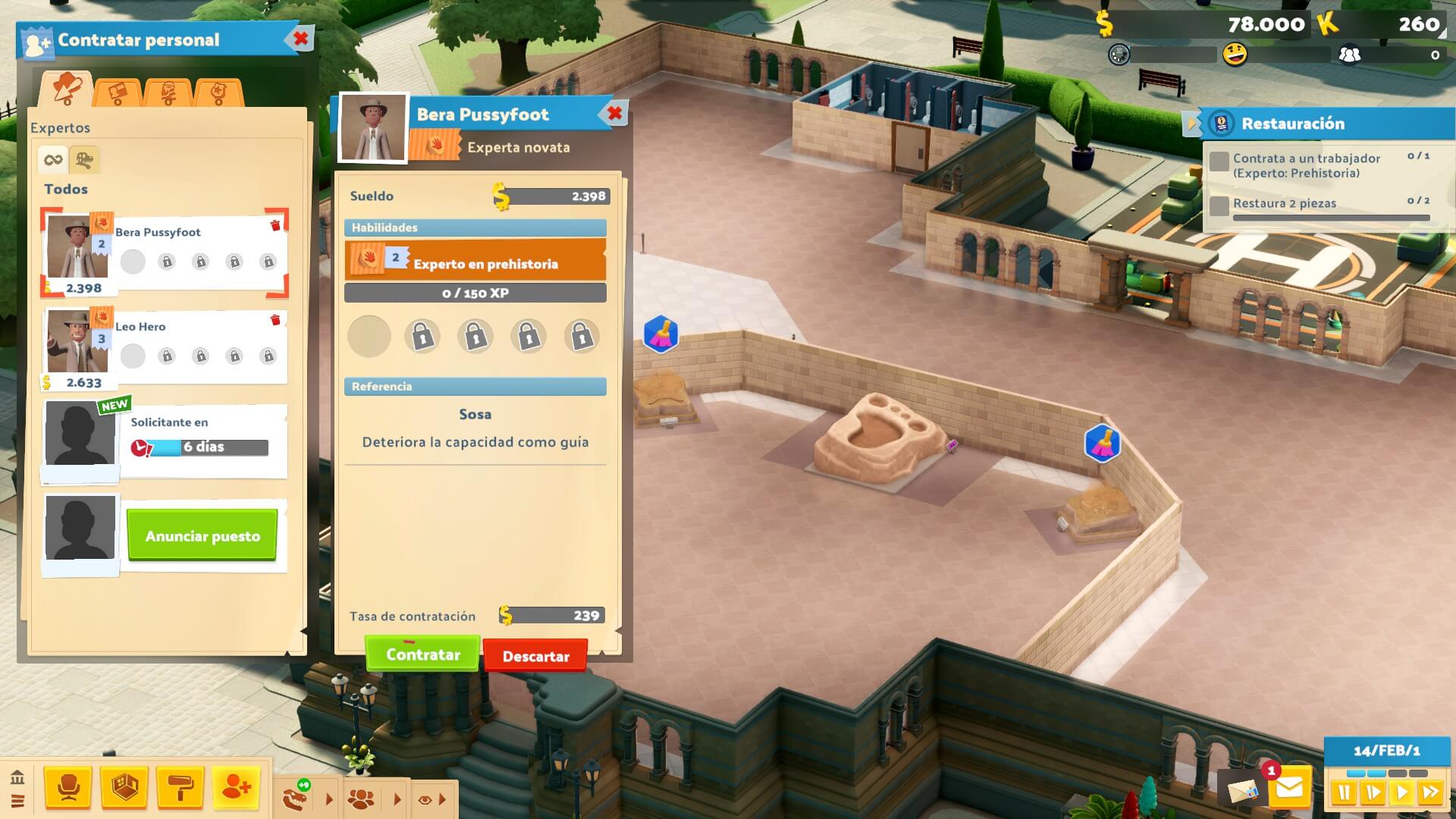Close the Bera Pussyfoot detail panel

[614, 114]
